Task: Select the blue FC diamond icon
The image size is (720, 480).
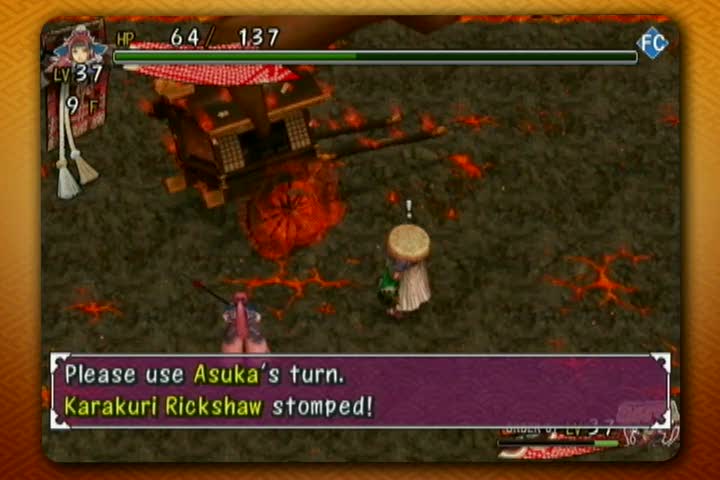Action: (653, 42)
